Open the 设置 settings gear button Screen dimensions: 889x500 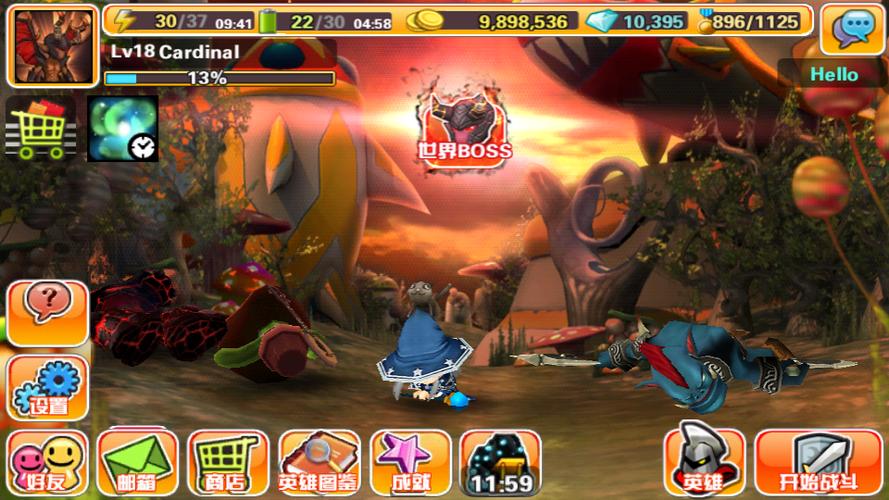point(46,388)
